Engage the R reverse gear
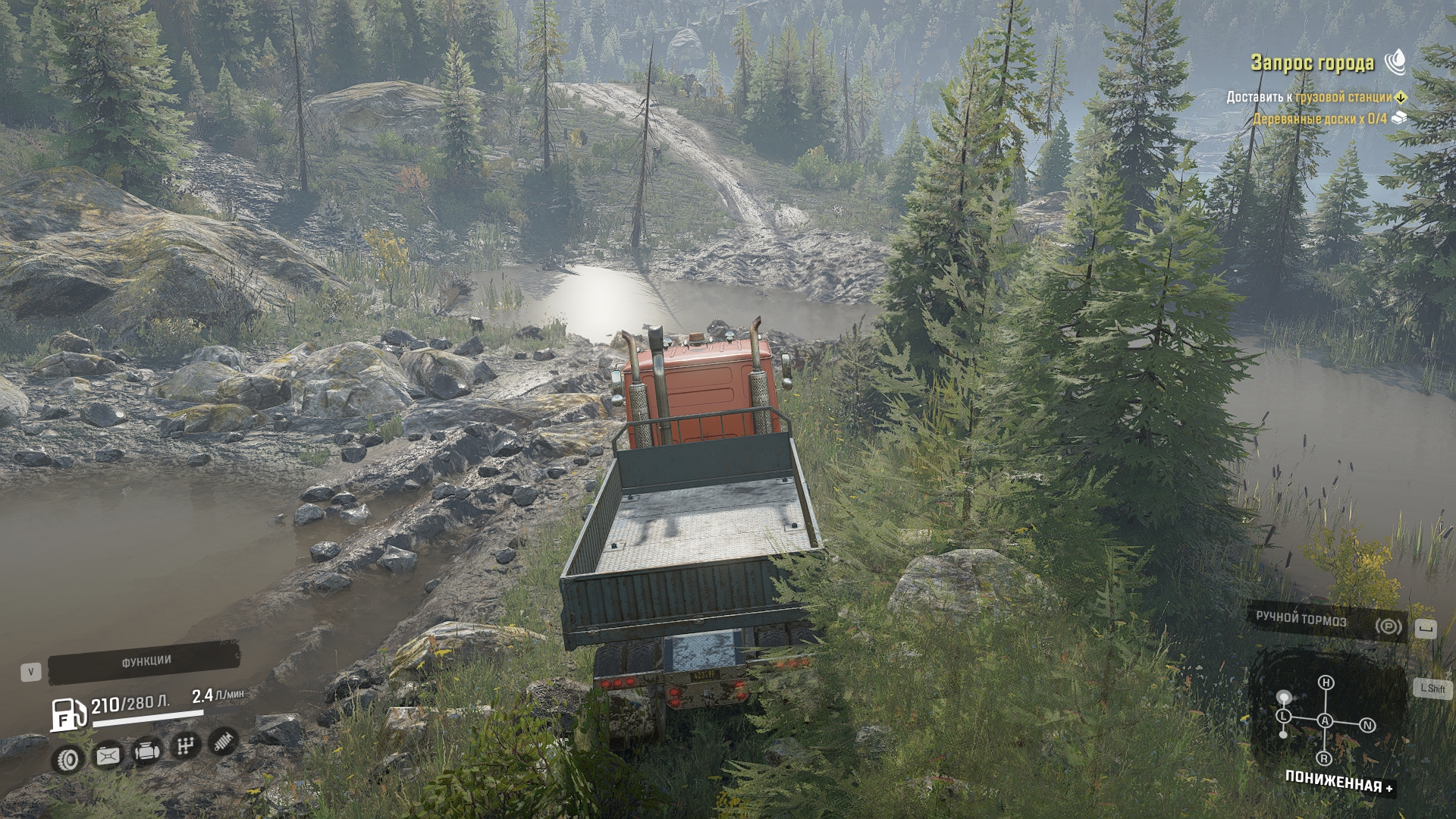The image size is (1456, 819). [x=1325, y=758]
